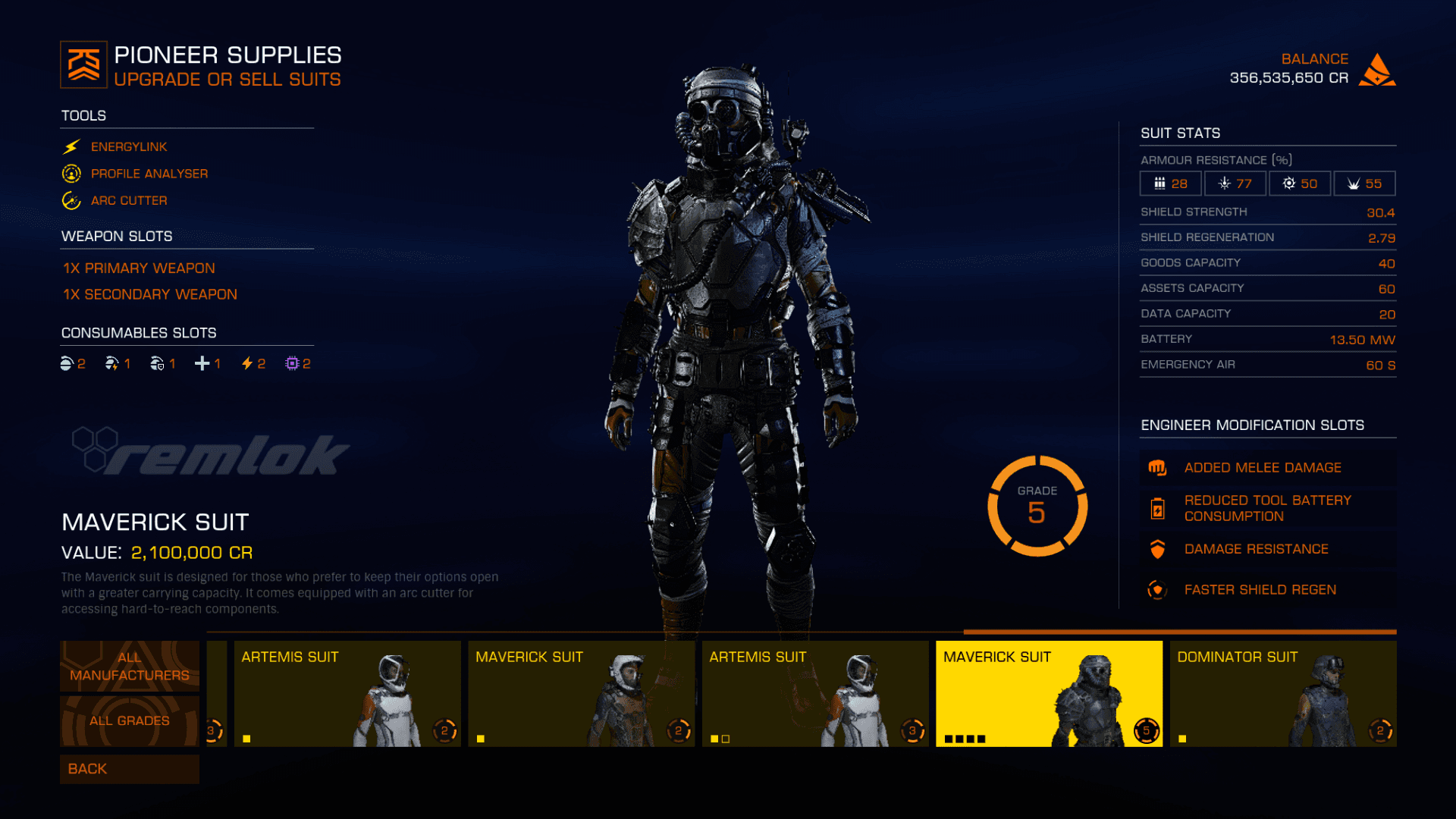The image size is (1456, 819).
Task: Pick the grade 3 Artemis Suit card
Action: coord(815,693)
